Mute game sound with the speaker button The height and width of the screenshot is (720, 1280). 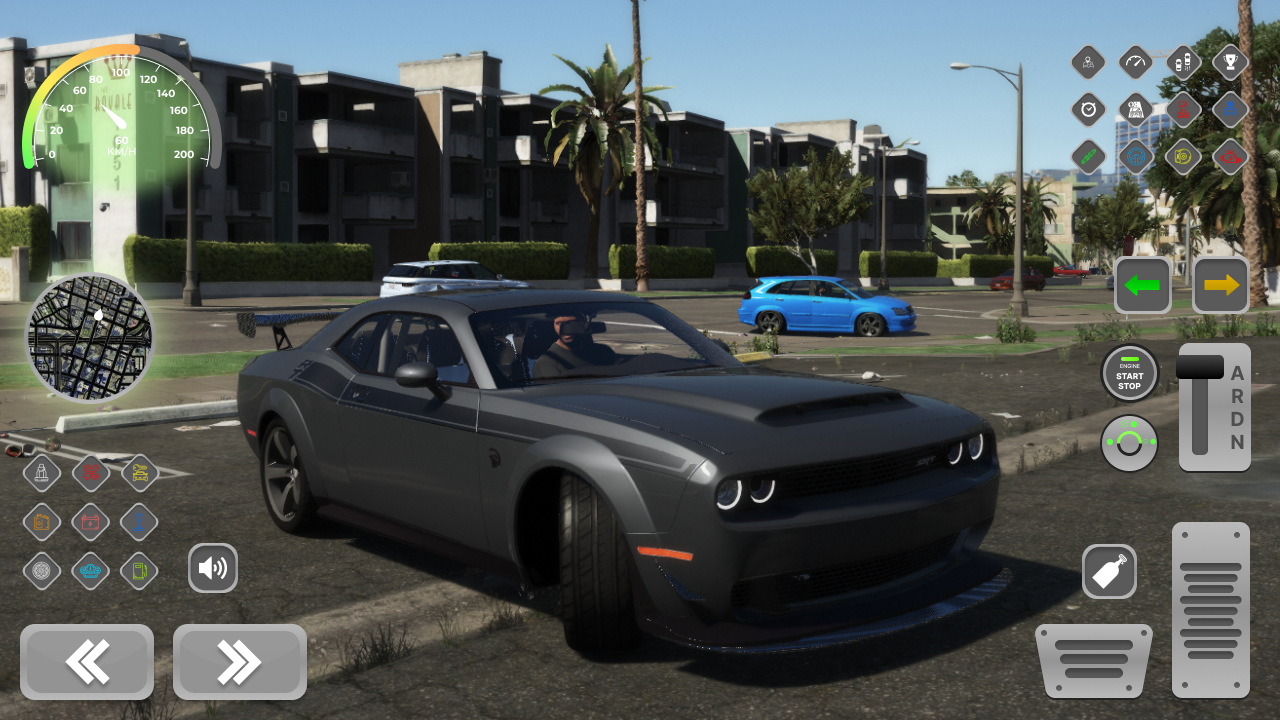click(213, 568)
